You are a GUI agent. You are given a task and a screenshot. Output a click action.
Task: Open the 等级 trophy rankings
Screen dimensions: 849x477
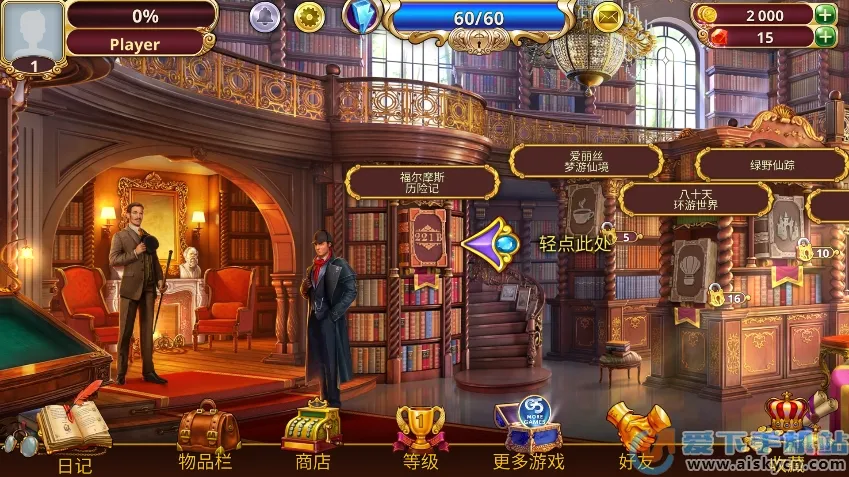coord(420,429)
